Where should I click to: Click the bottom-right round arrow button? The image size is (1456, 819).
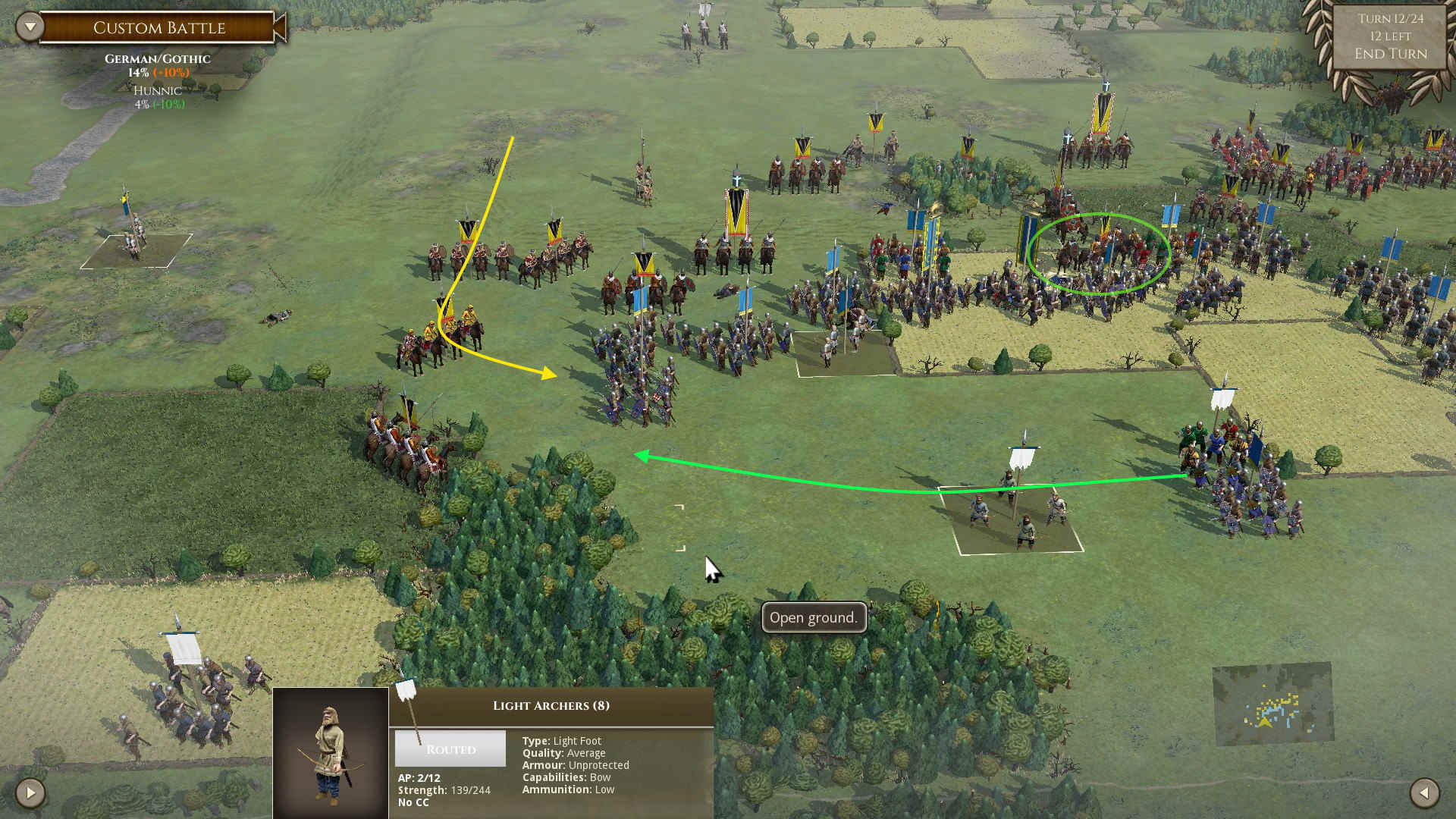(1424, 793)
